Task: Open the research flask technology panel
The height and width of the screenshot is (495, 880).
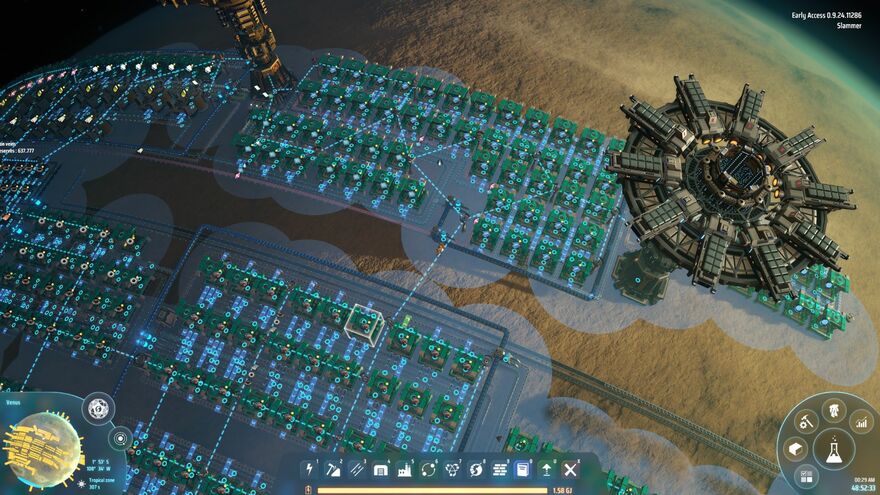Action: coord(832,450)
